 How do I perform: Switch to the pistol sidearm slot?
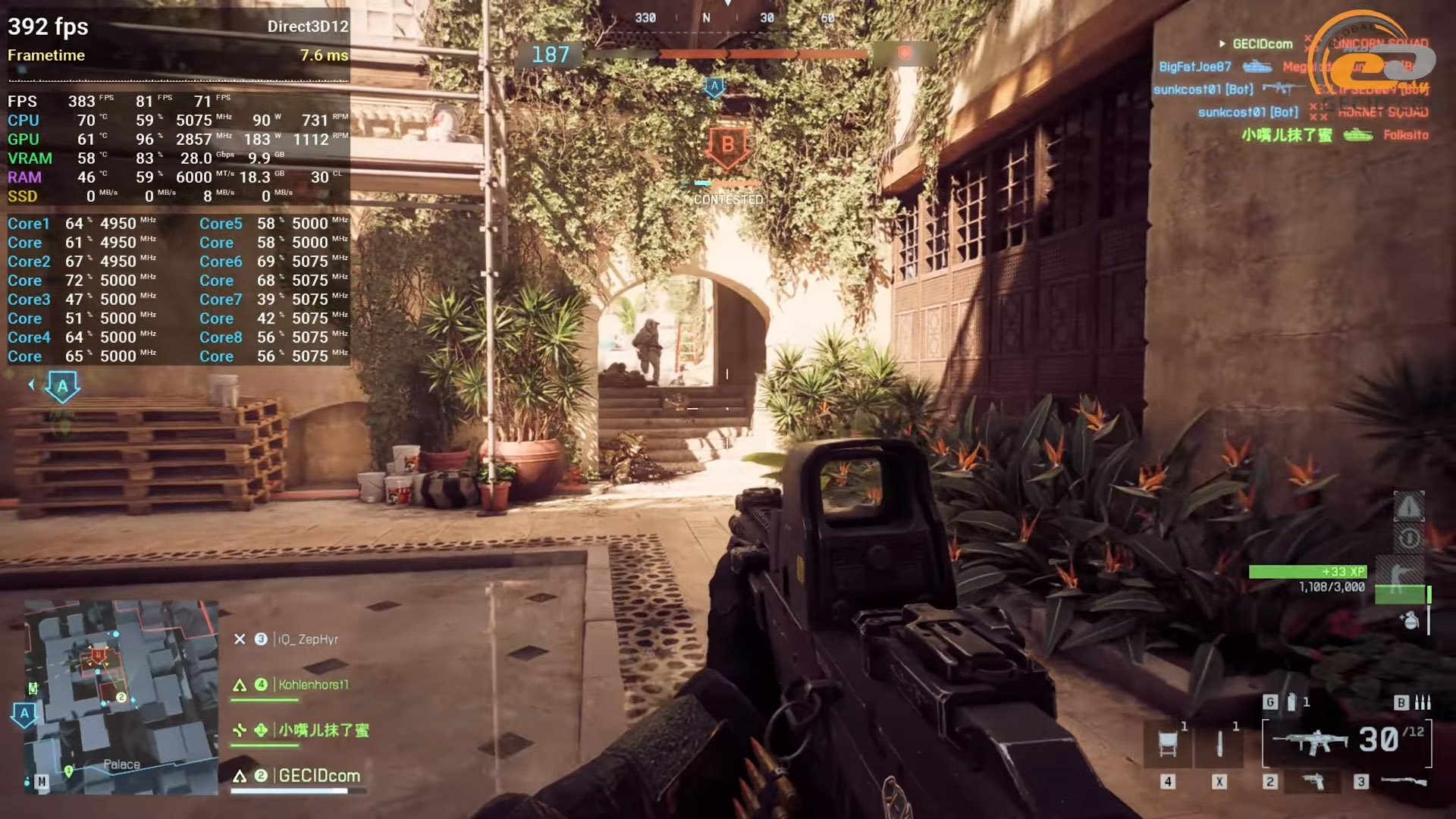point(1313,781)
